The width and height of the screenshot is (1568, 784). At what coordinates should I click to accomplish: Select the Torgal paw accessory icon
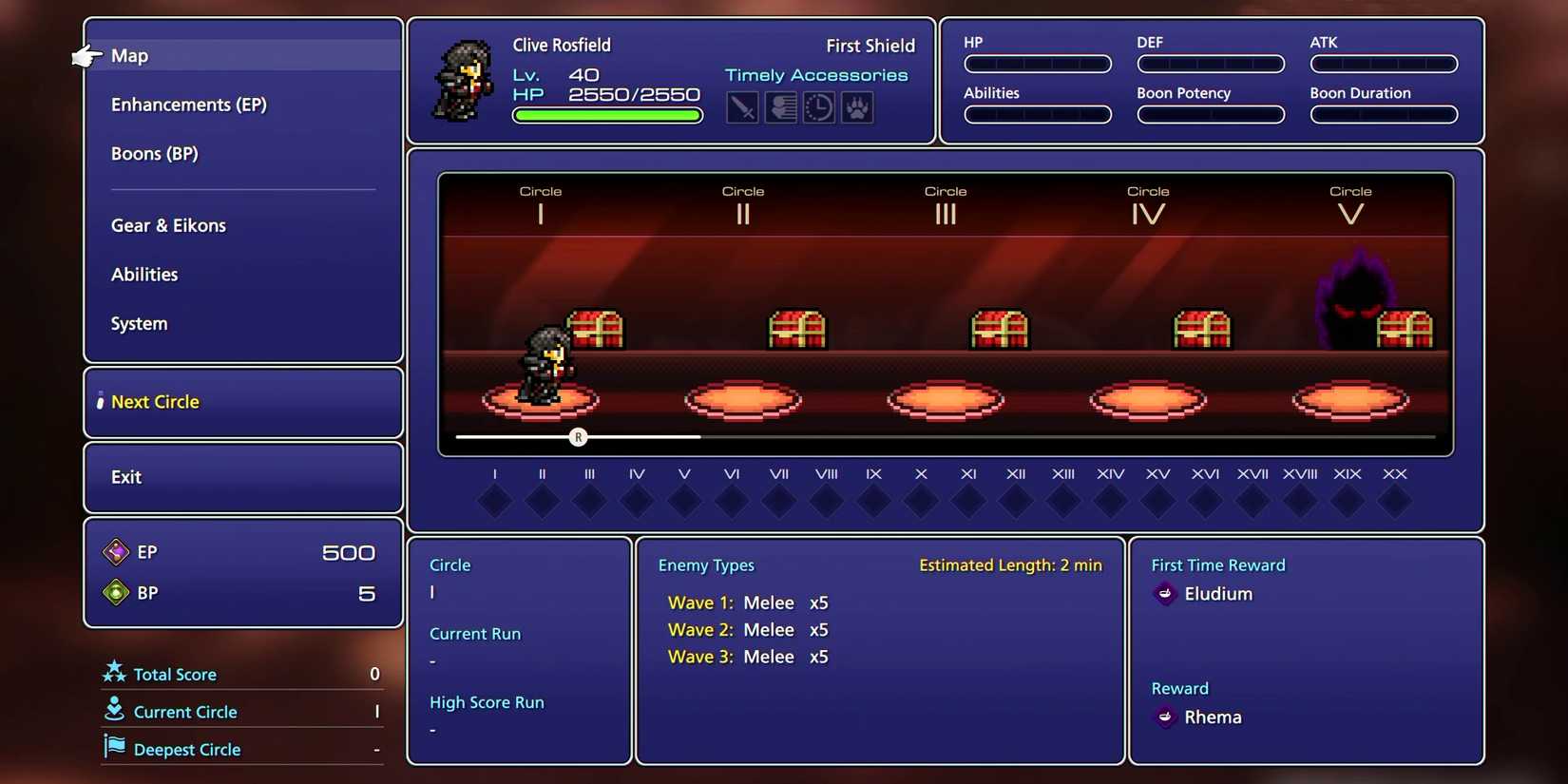coord(856,107)
